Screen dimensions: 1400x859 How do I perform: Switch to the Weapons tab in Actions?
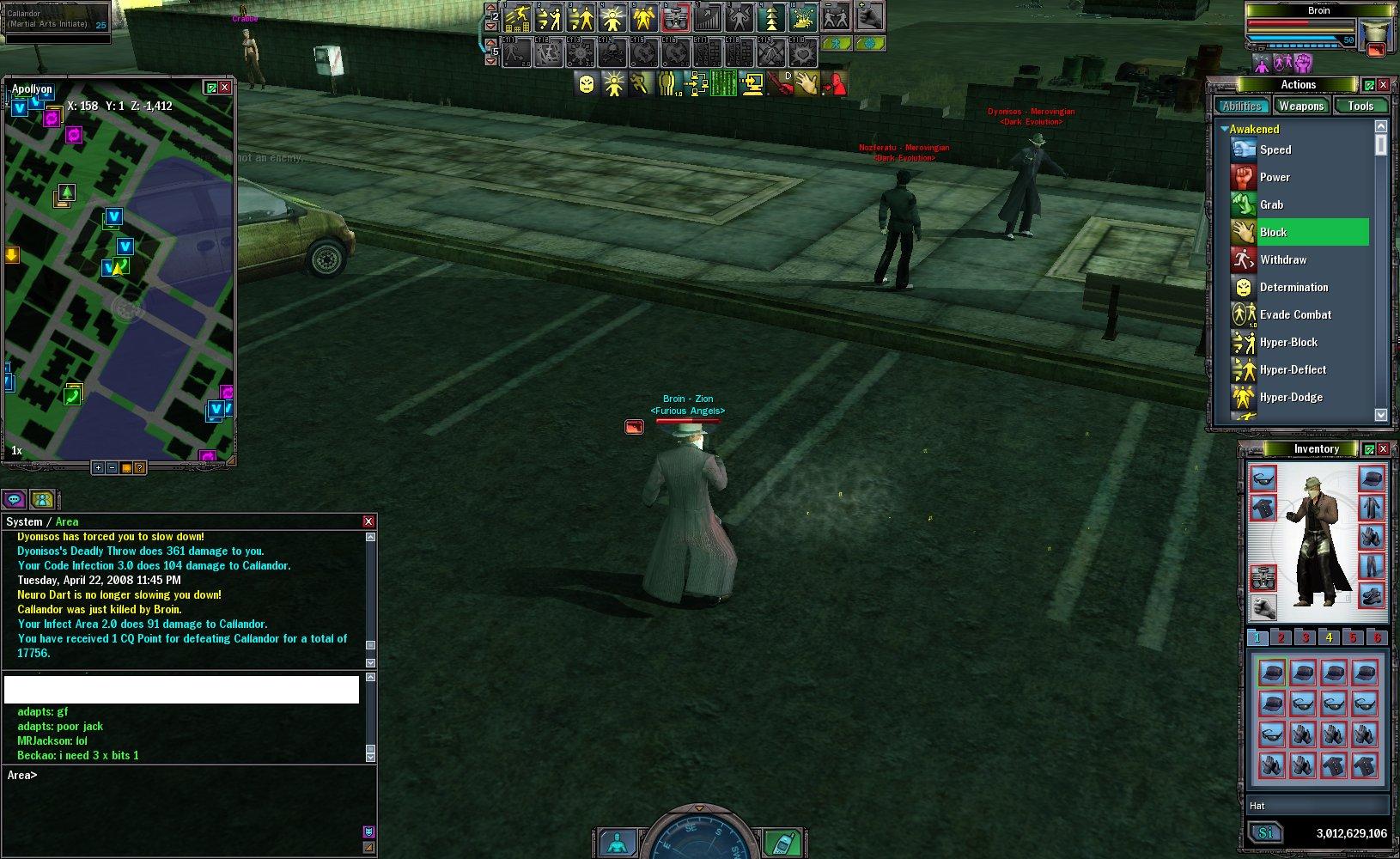[x=1300, y=107]
